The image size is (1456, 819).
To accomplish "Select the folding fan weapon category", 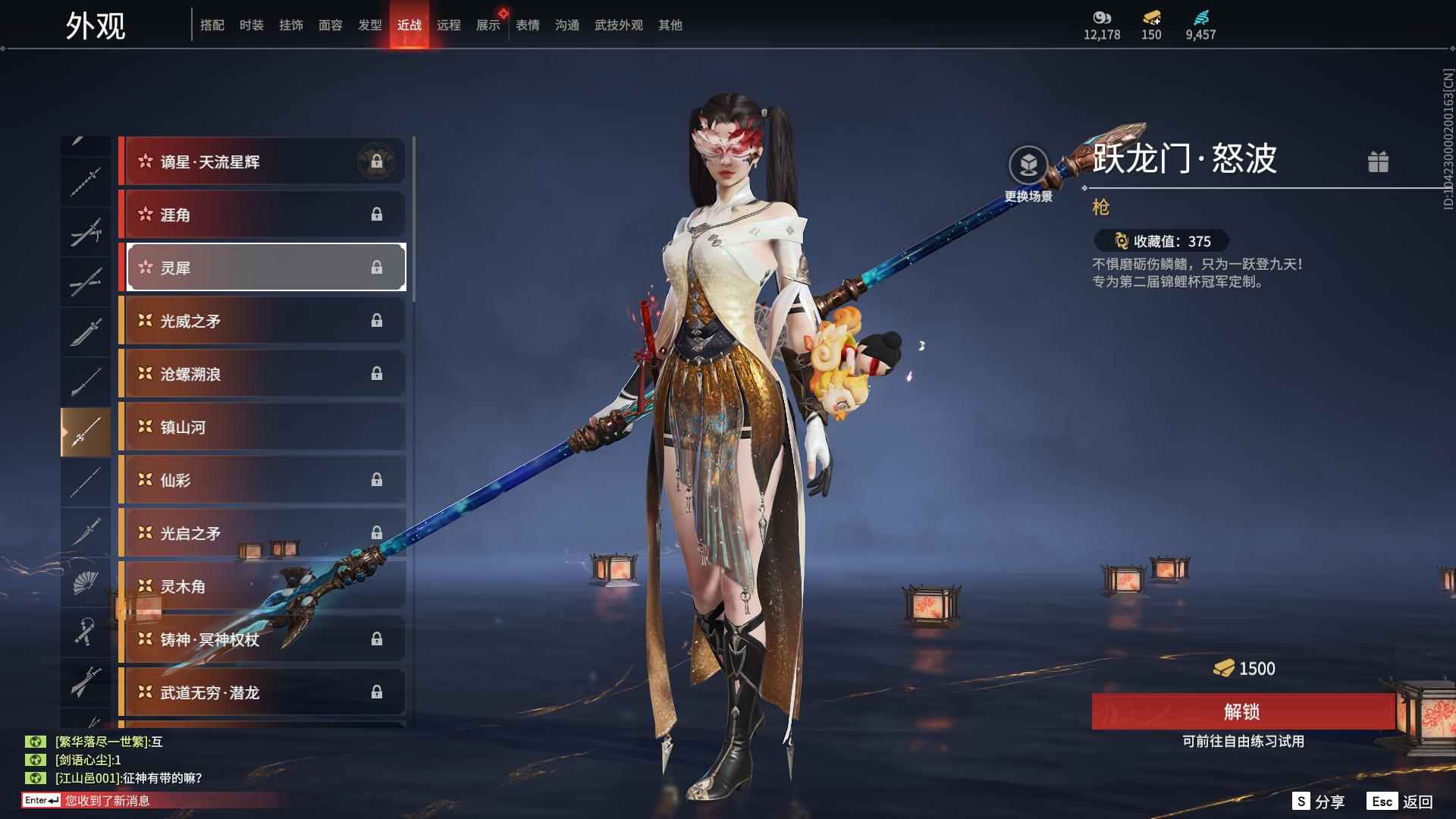I will click(x=85, y=582).
